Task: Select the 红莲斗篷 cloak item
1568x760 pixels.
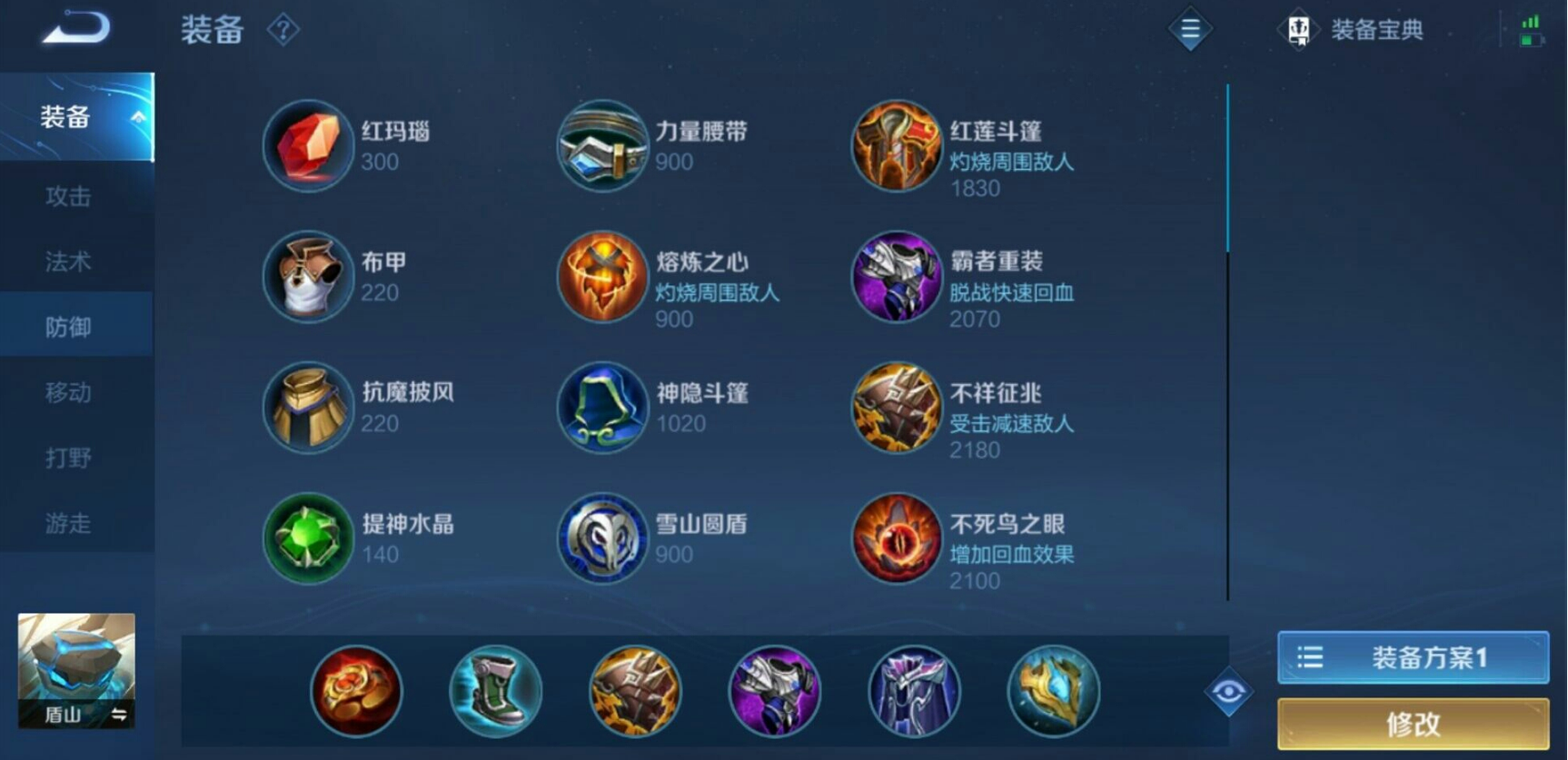Action: click(x=897, y=145)
